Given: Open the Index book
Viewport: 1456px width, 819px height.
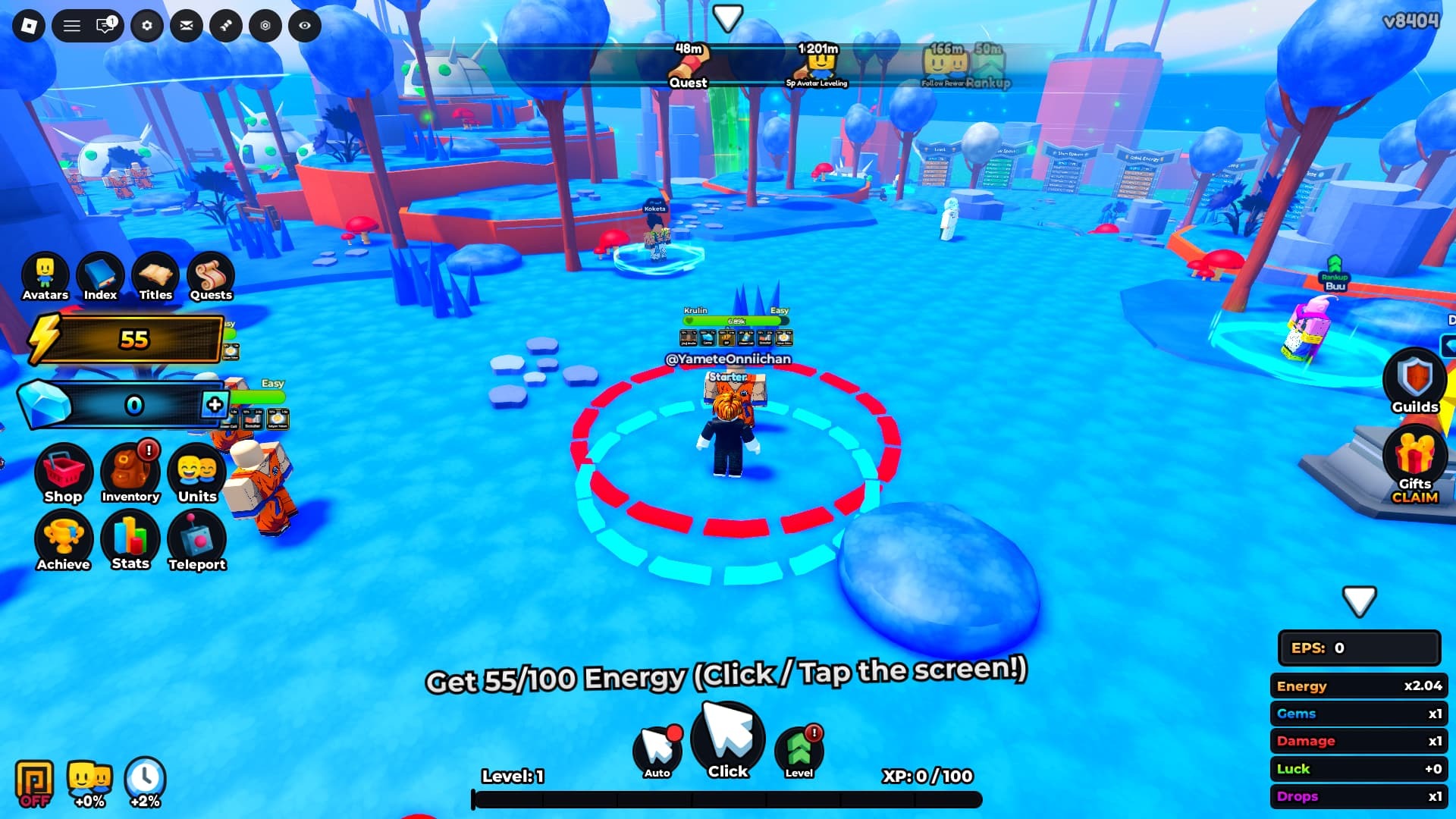Looking at the screenshot, I should [100, 277].
